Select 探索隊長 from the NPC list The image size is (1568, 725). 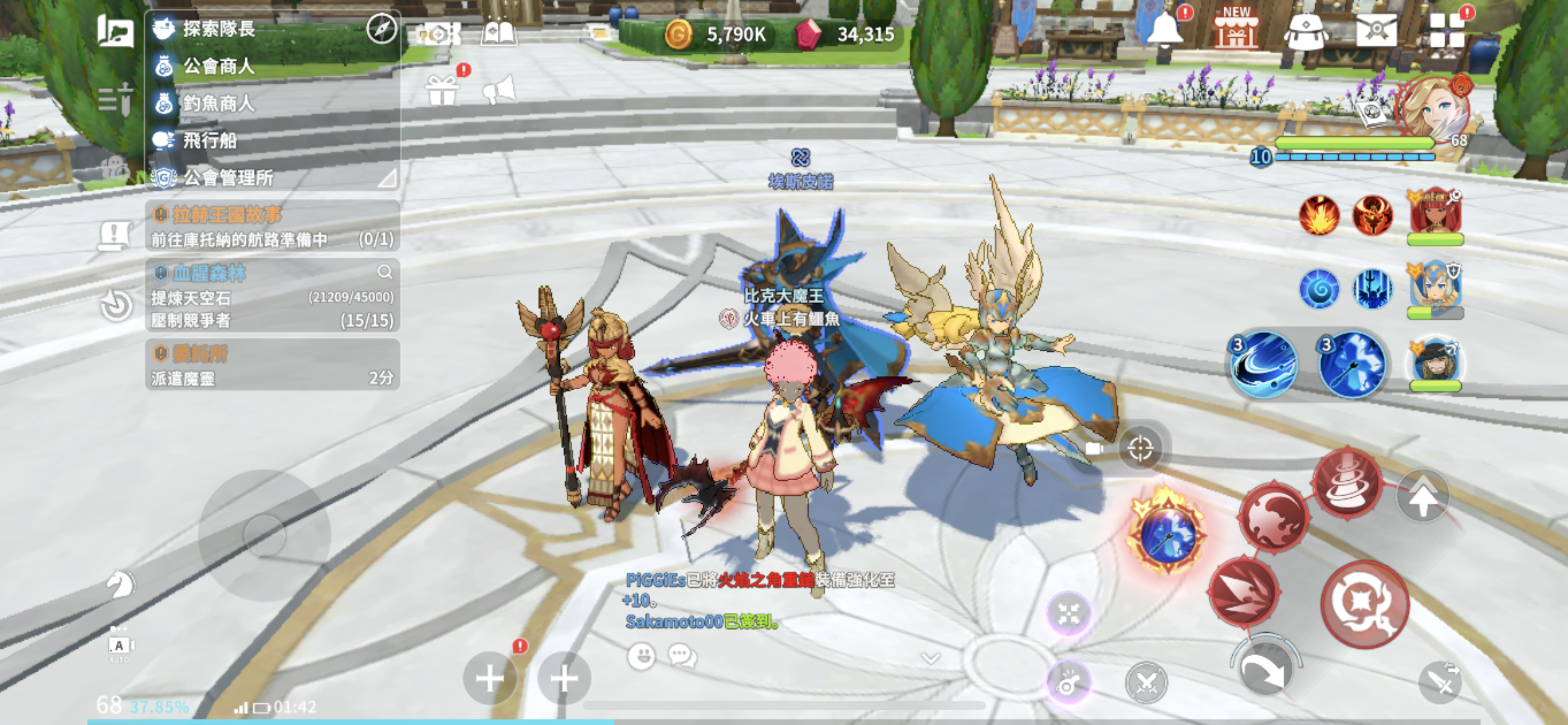click(x=218, y=29)
